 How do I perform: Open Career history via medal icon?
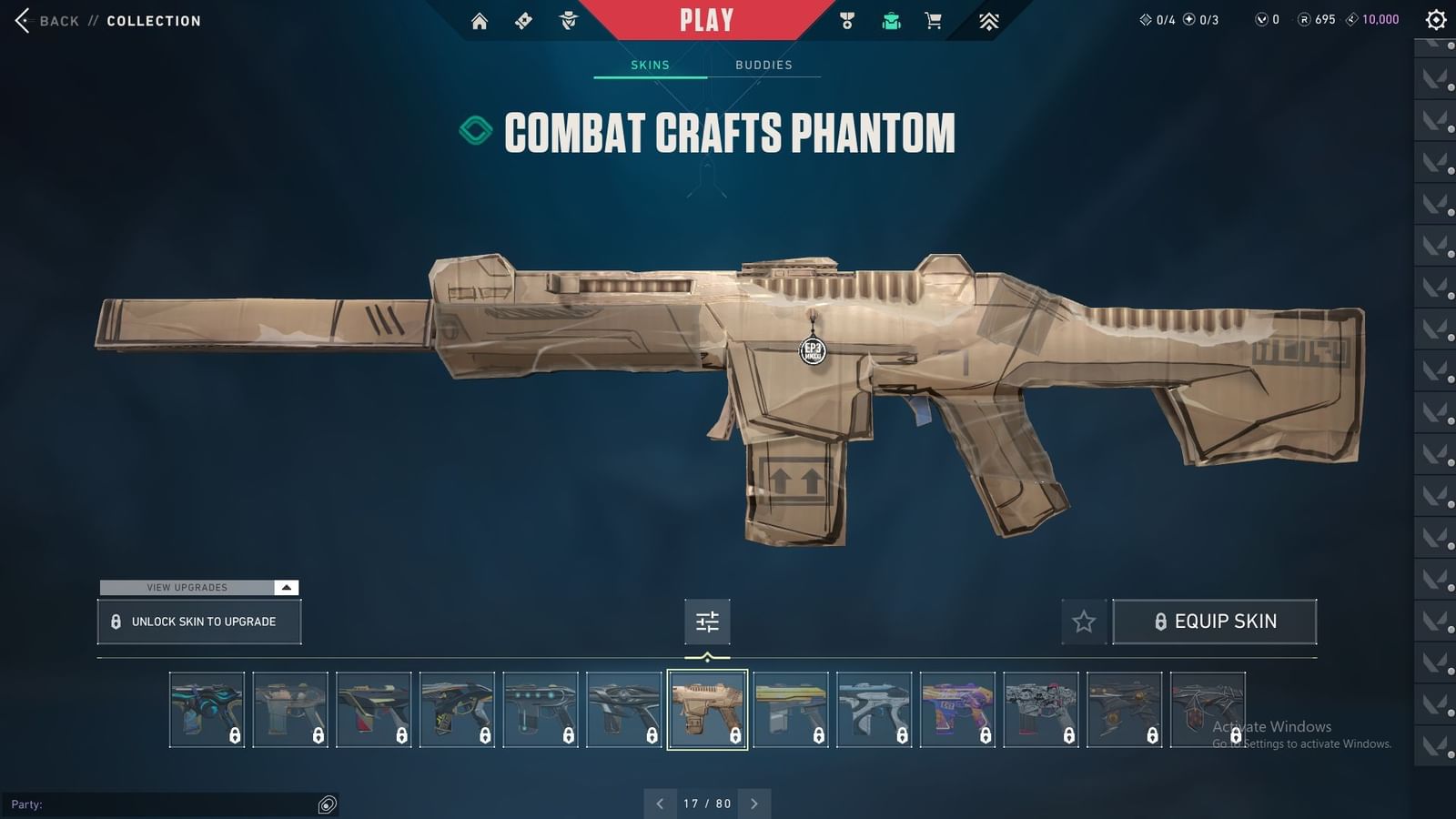[x=846, y=19]
